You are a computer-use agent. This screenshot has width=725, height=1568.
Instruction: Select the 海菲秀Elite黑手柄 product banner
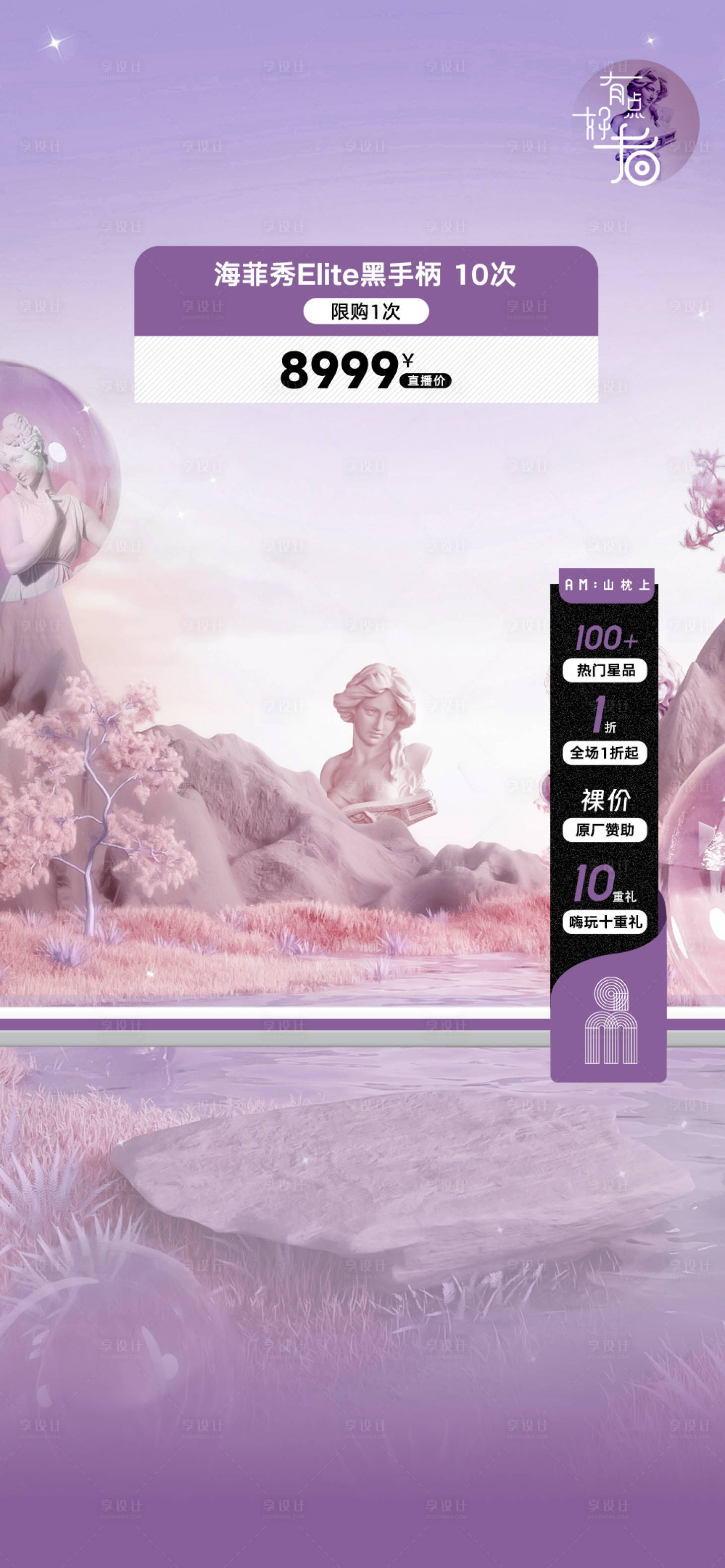point(365,275)
